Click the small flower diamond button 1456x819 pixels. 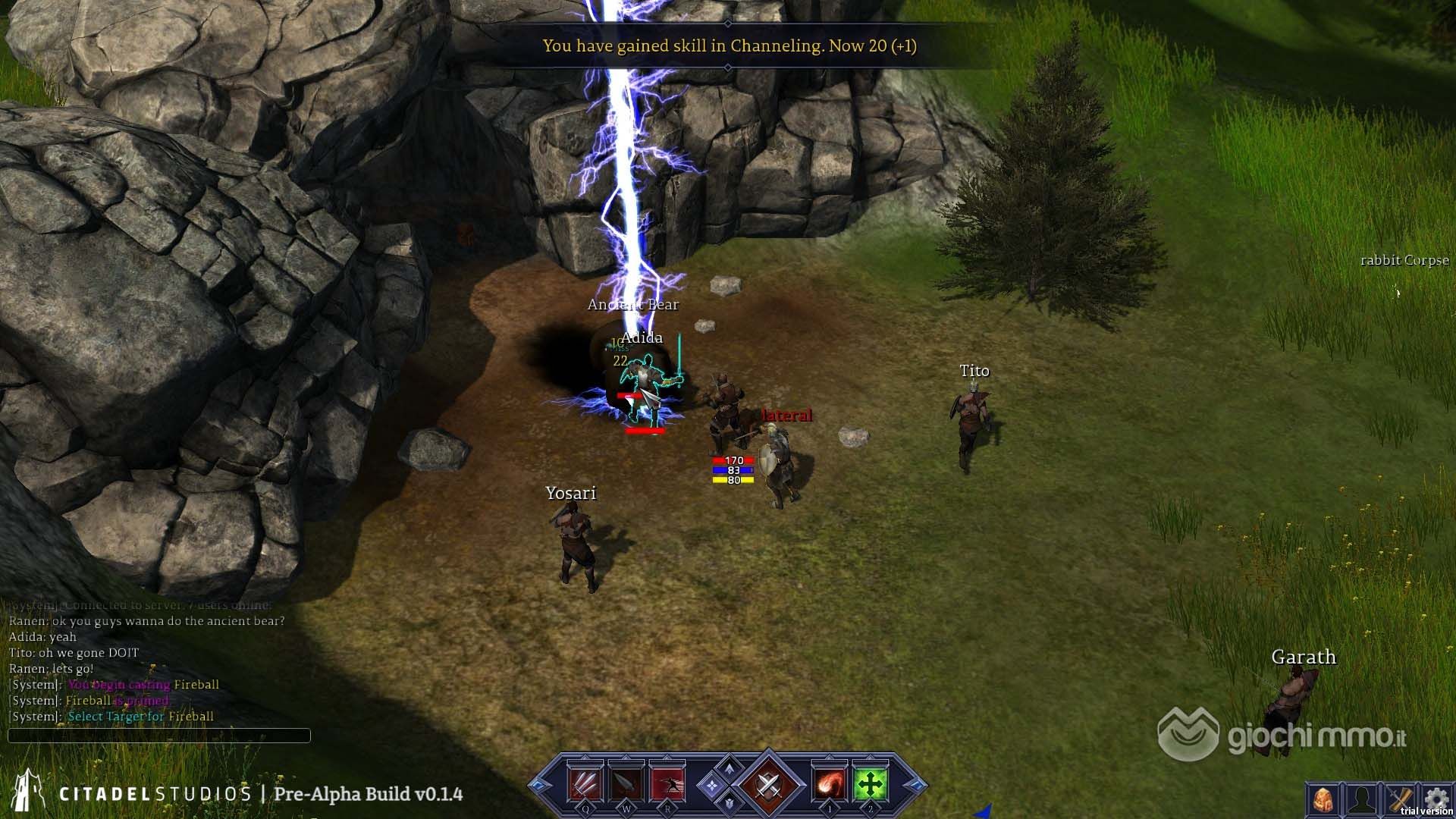[x=711, y=786]
